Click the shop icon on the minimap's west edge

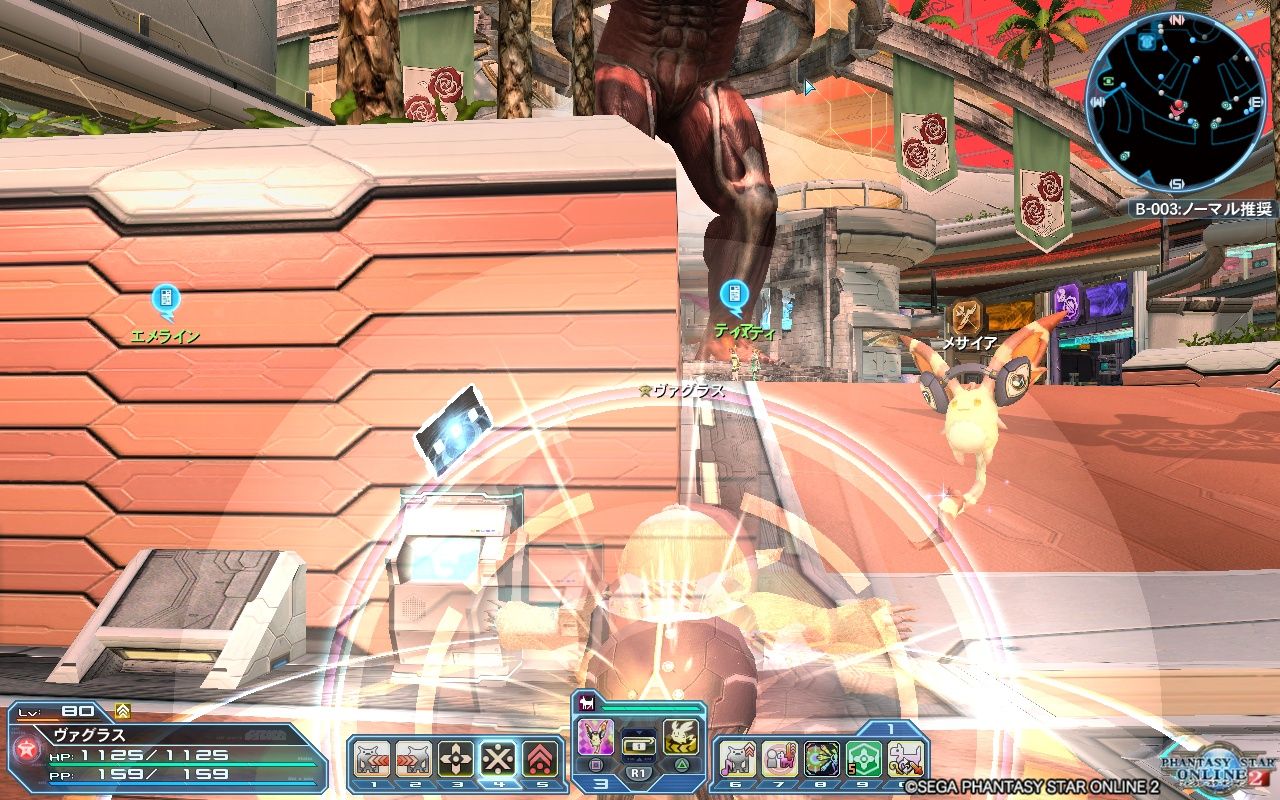[1107, 81]
